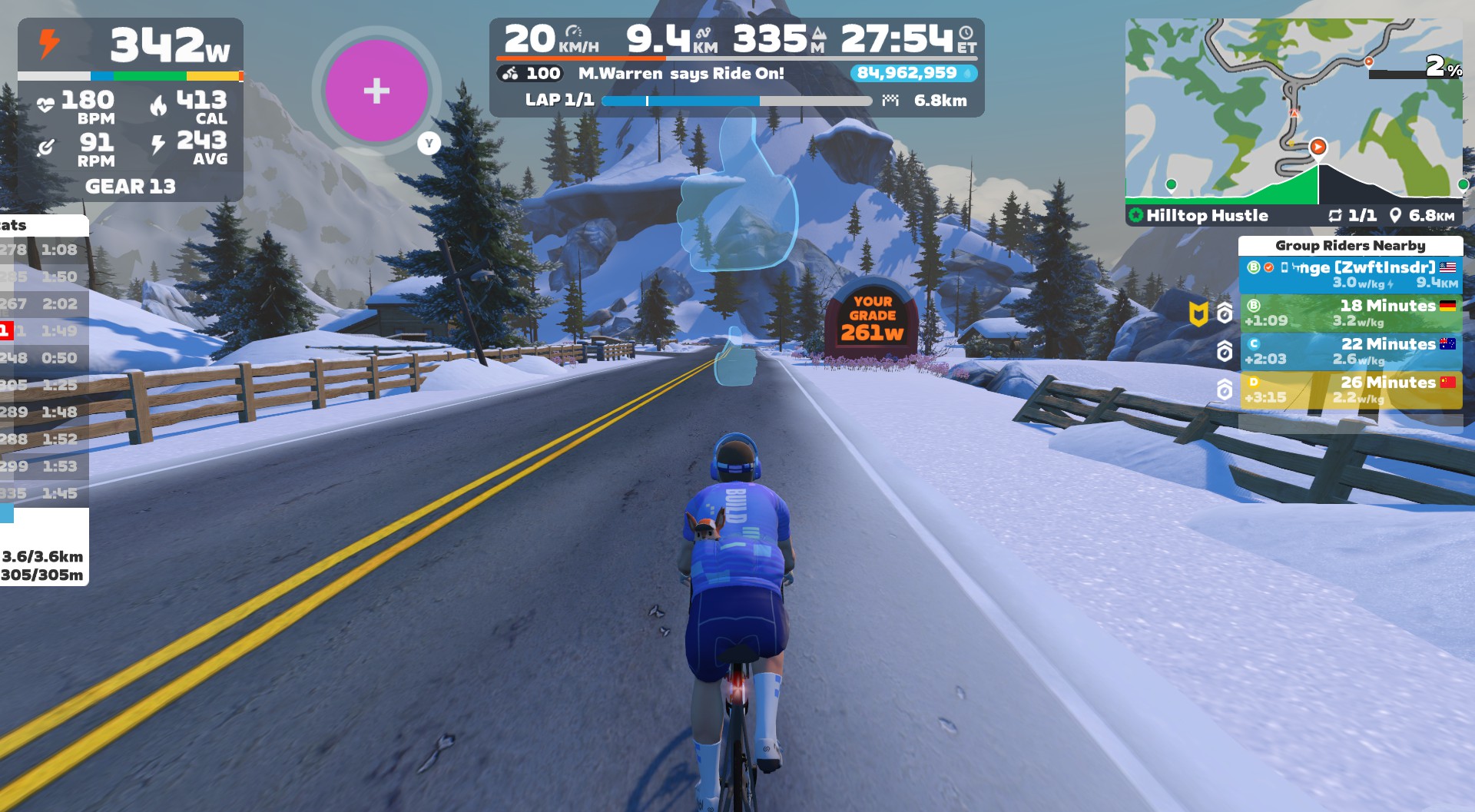The height and width of the screenshot is (812, 1475).
Task: Select the 18 Minutes rider row
Action: click(x=1351, y=313)
